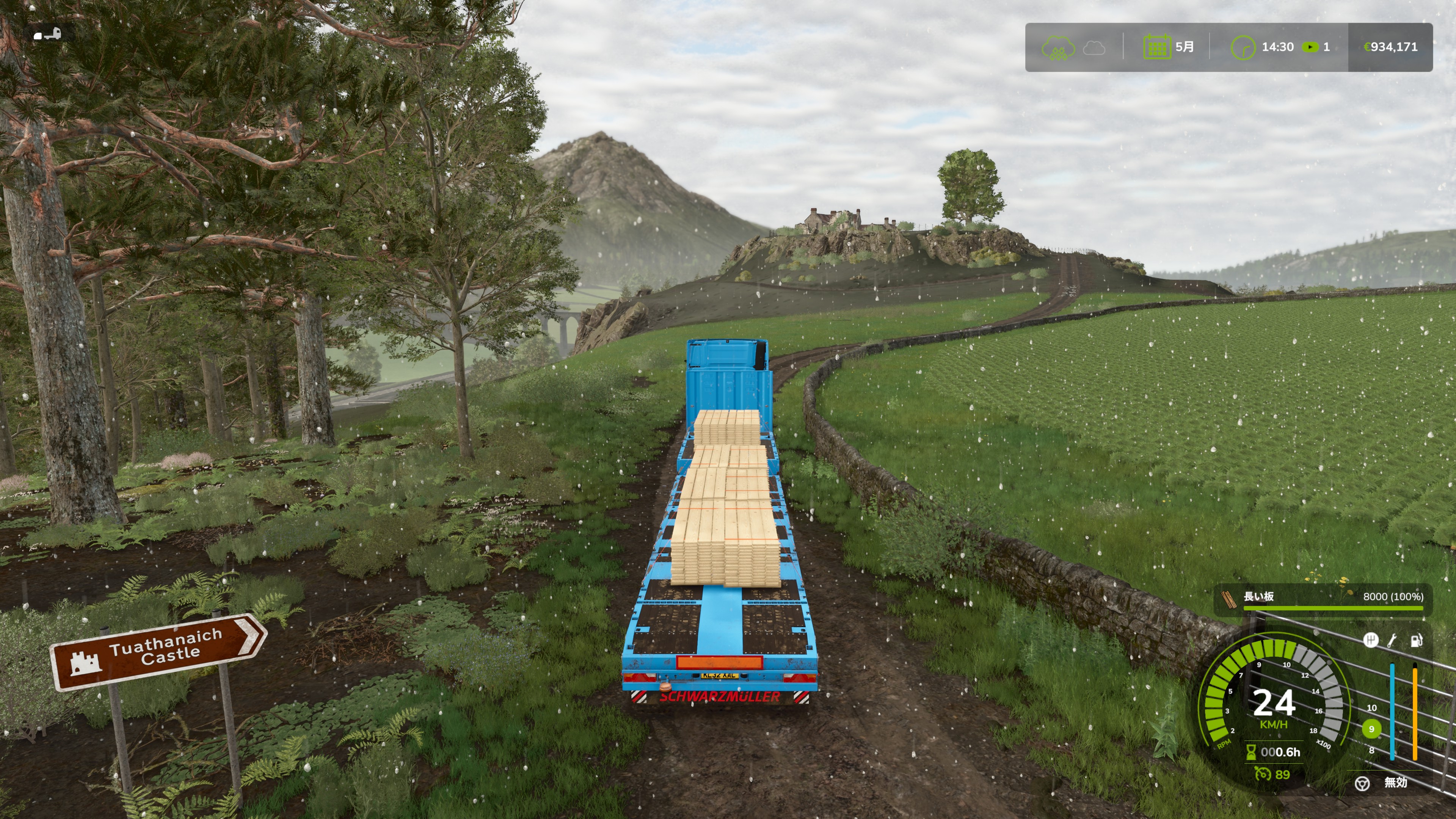Toggle the green time-speed play button
This screenshot has width=1456, height=819.
[x=1310, y=47]
